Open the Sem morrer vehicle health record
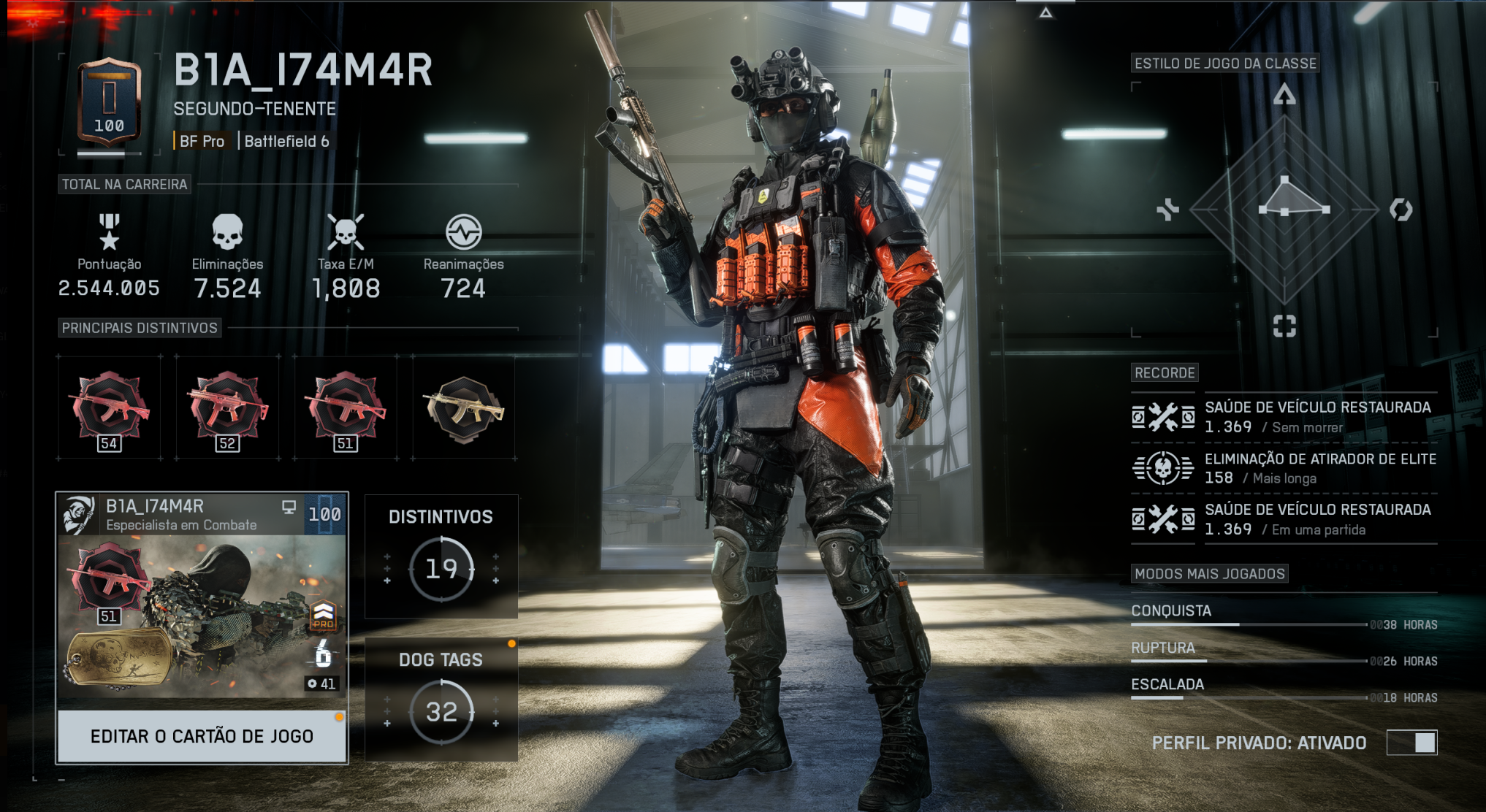Screen dimensions: 1486x812 1284,417
